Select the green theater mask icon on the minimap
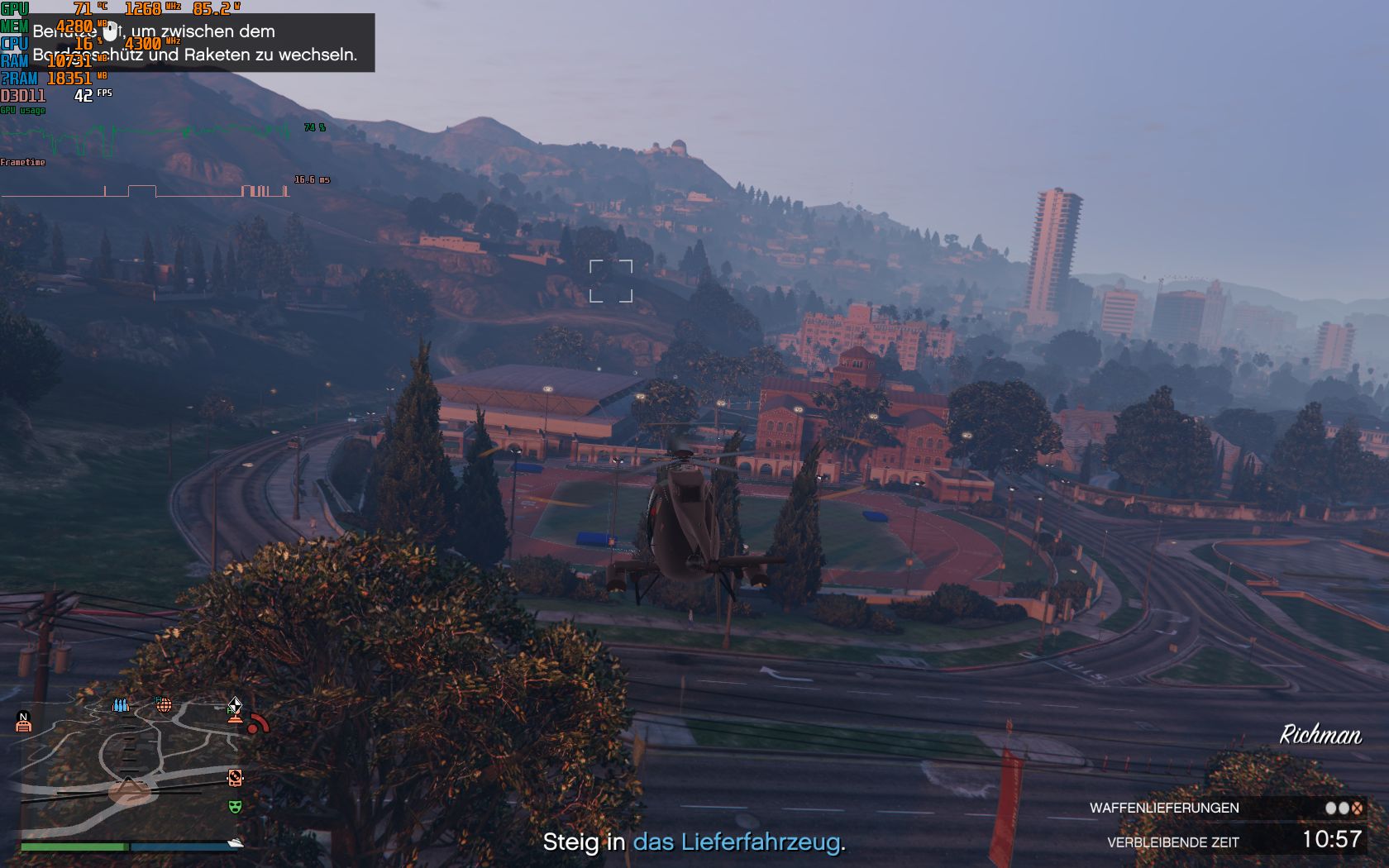The height and width of the screenshot is (868, 1389). 234,807
